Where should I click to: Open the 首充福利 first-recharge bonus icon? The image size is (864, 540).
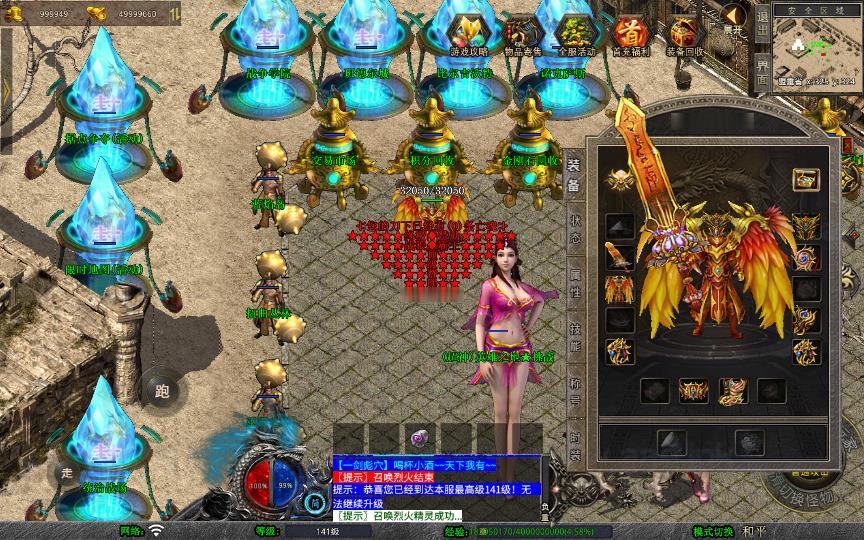pyautogui.click(x=629, y=34)
